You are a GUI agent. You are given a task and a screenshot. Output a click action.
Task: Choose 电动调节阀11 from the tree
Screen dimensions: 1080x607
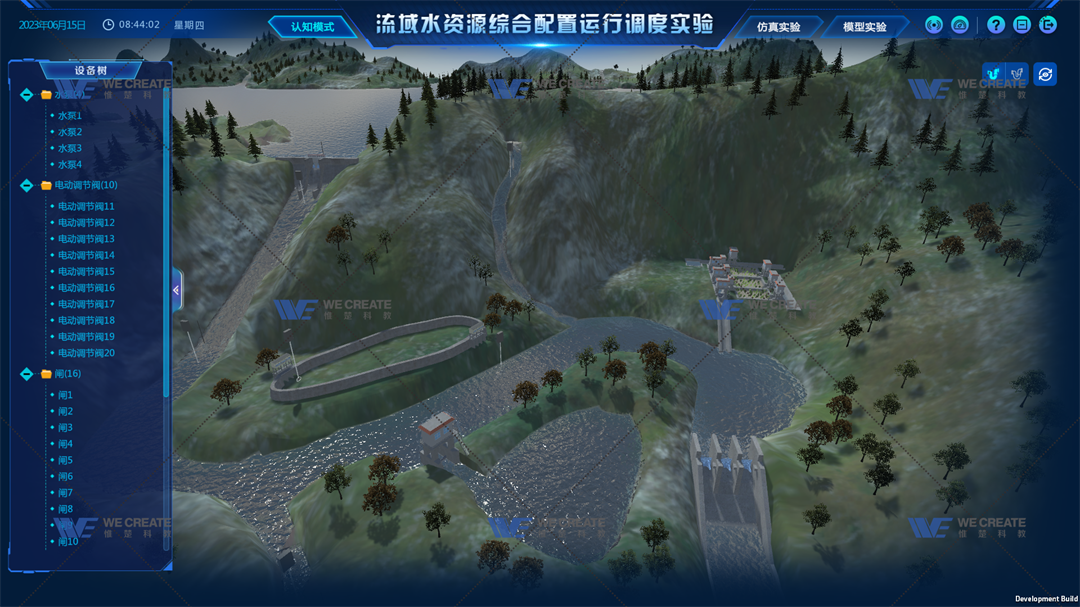[x=86, y=207]
